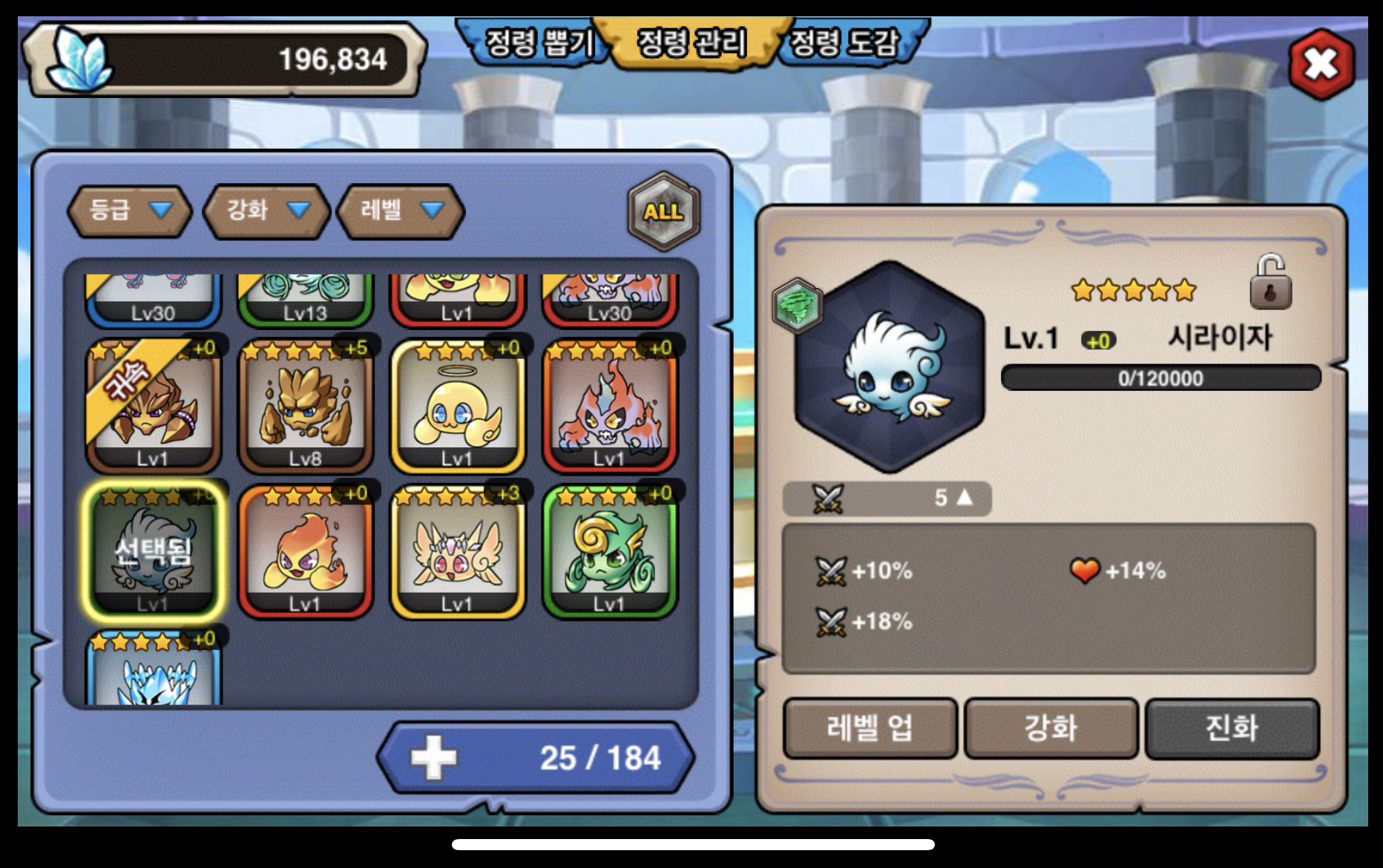
Task: Open the 레벨 sort dropdown
Action: [401, 211]
